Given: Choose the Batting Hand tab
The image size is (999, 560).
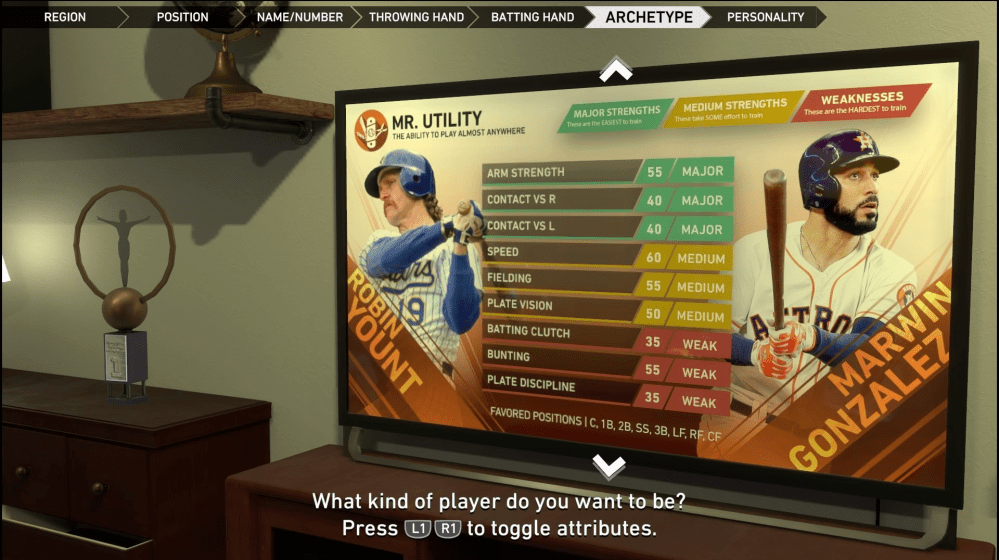Looking at the screenshot, I should 532,17.
